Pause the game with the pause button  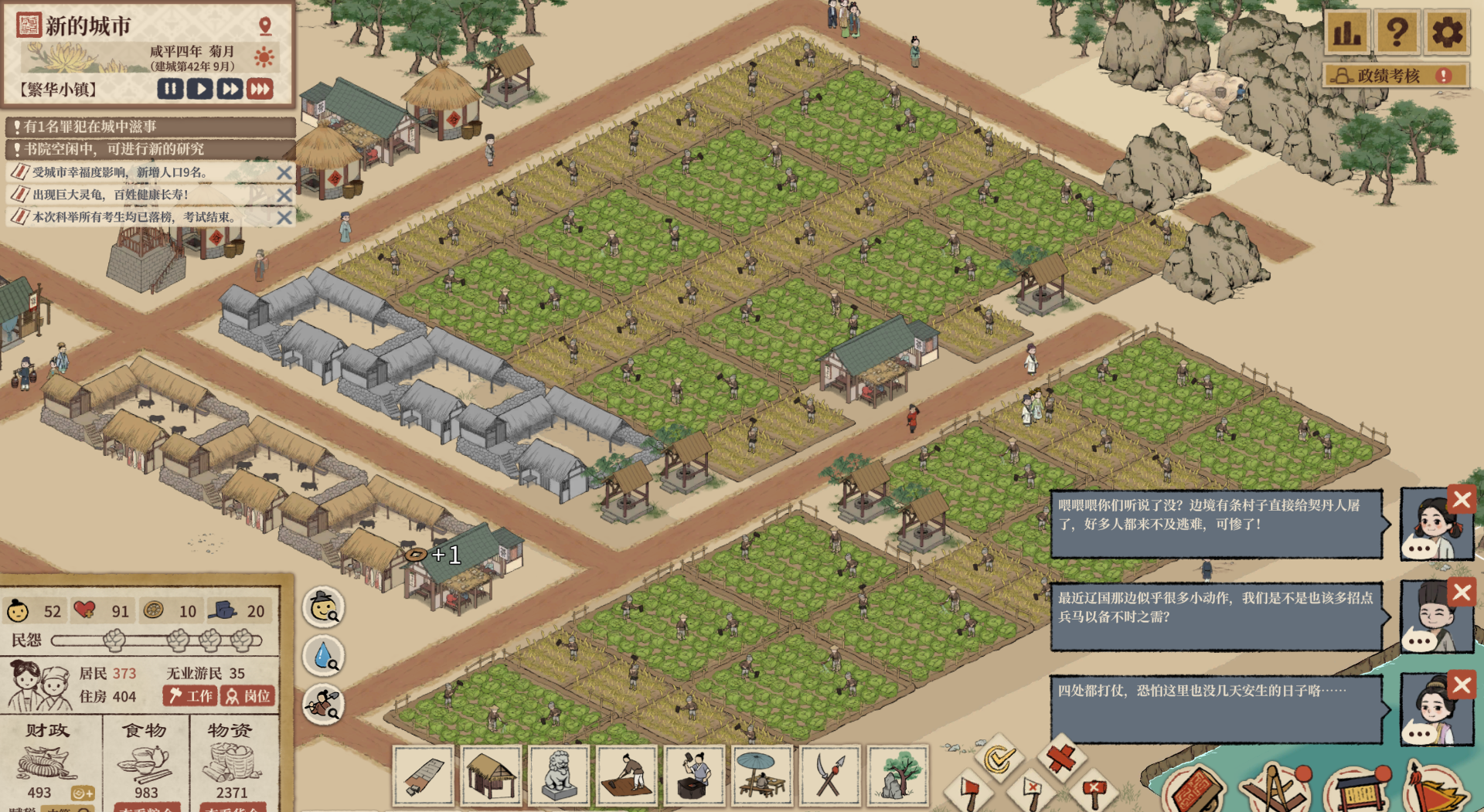click(x=170, y=89)
